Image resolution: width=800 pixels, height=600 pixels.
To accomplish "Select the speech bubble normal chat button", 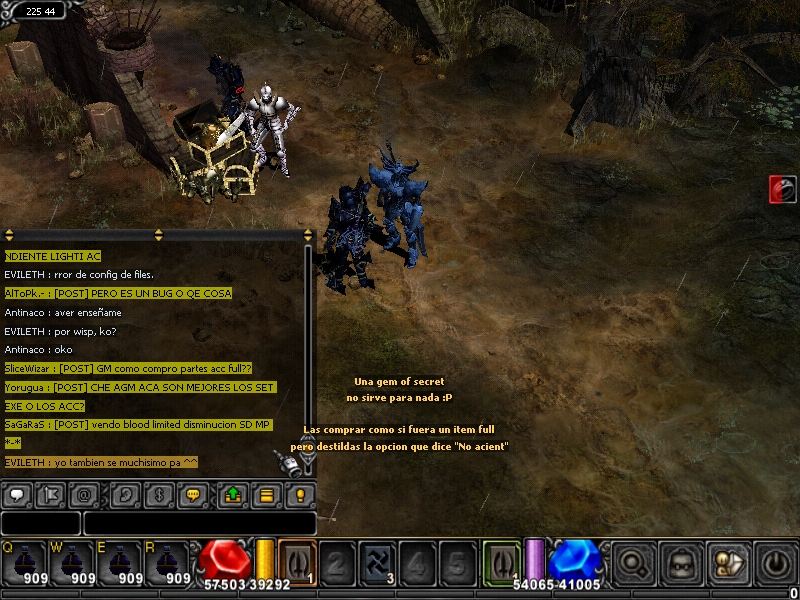I will (x=19, y=494).
